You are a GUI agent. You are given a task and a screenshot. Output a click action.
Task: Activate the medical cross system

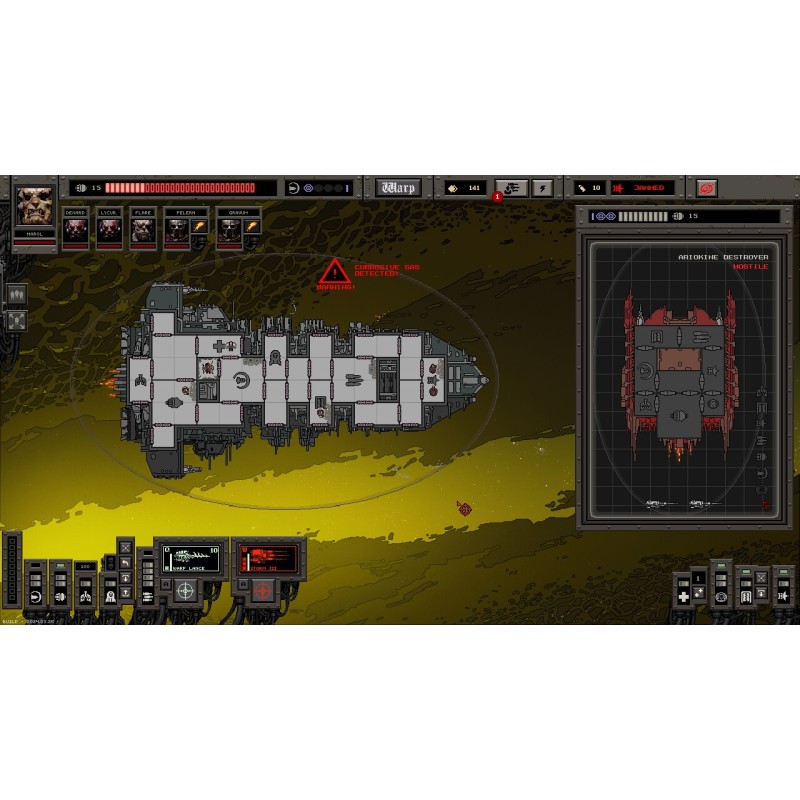pyautogui.click(x=683, y=596)
